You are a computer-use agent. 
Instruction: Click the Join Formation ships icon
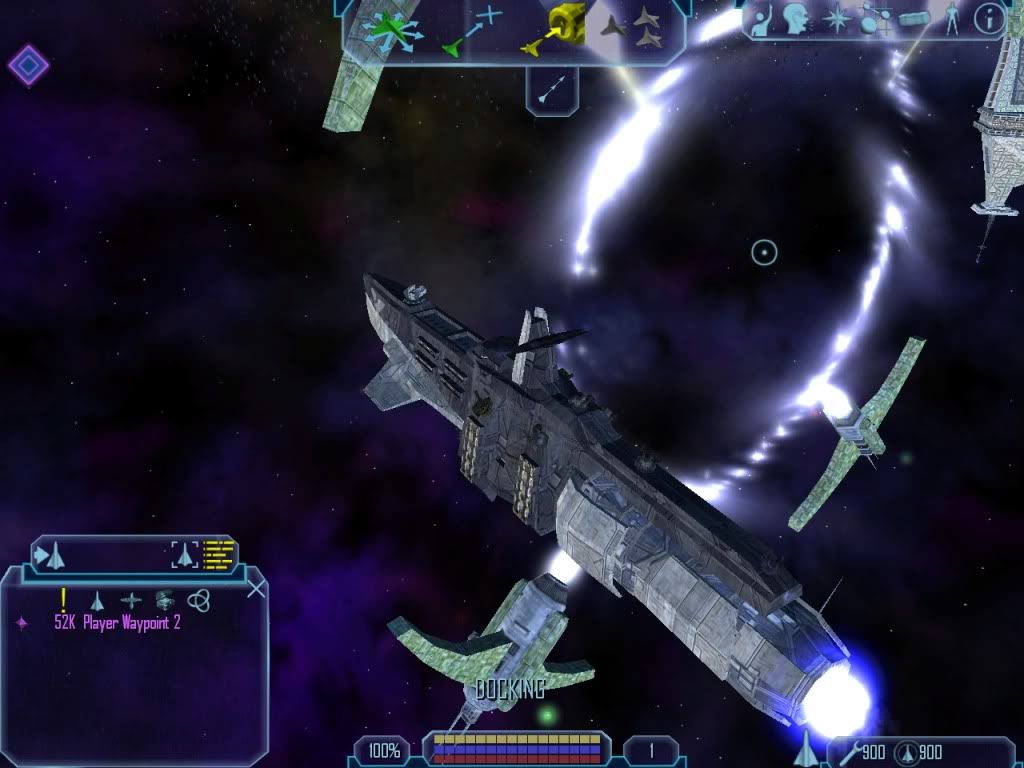coord(632,28)
